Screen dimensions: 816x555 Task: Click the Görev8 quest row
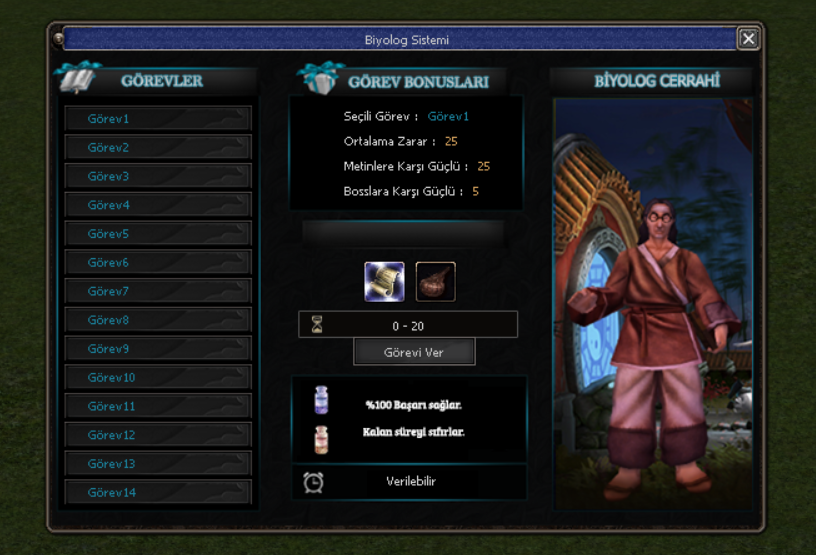point(157,321)
